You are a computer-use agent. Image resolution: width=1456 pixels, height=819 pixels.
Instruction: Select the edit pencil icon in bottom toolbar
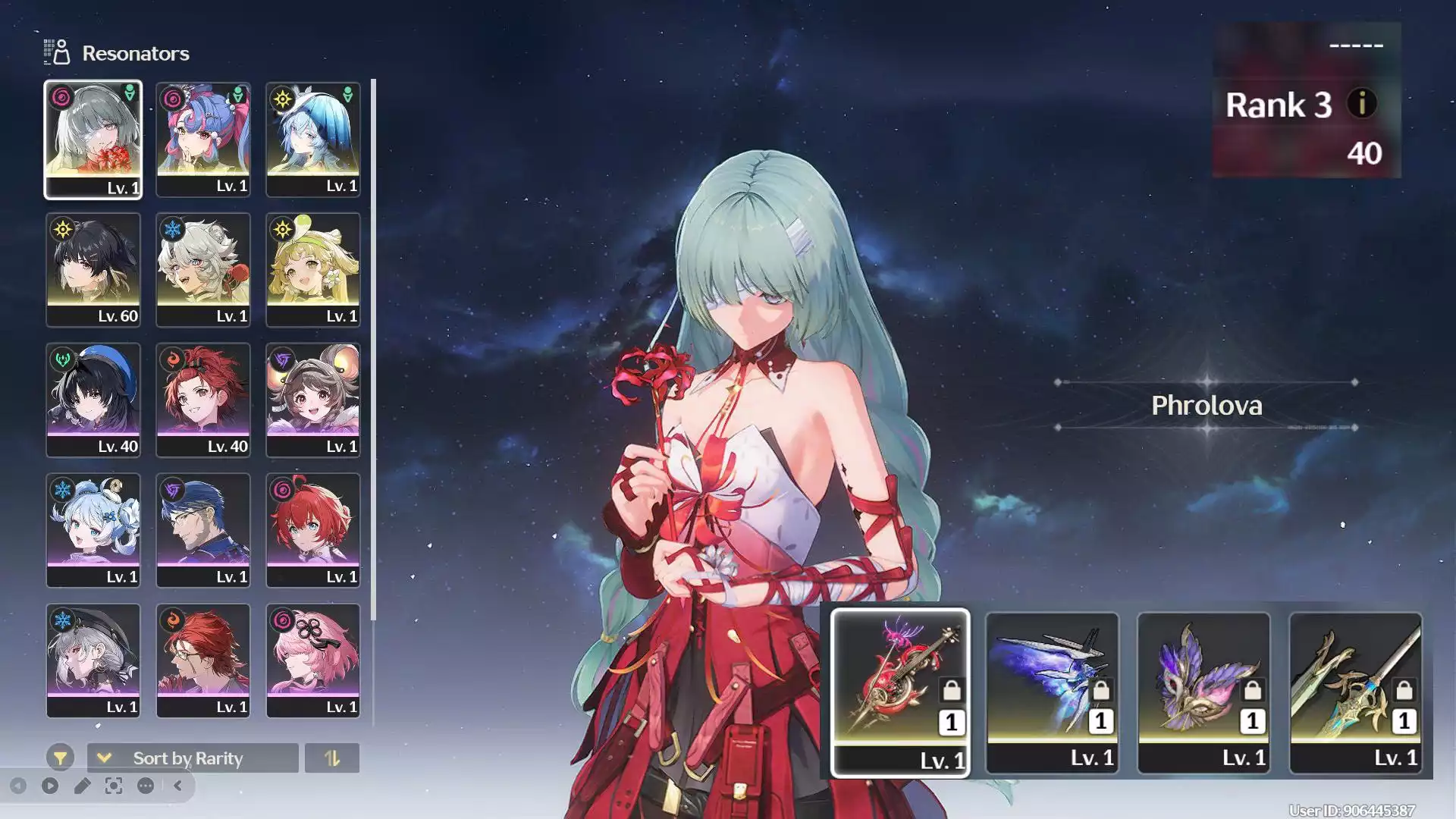(x=83, y=786)
